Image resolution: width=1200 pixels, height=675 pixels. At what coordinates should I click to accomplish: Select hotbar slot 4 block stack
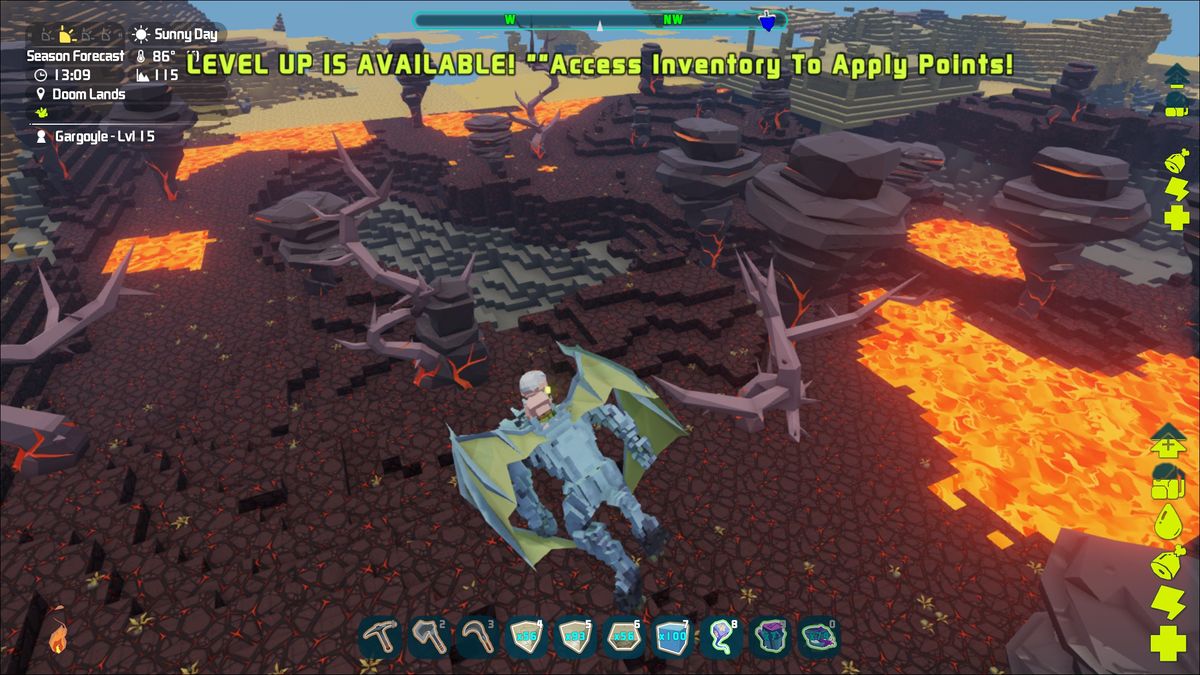[x=525, y=637]
